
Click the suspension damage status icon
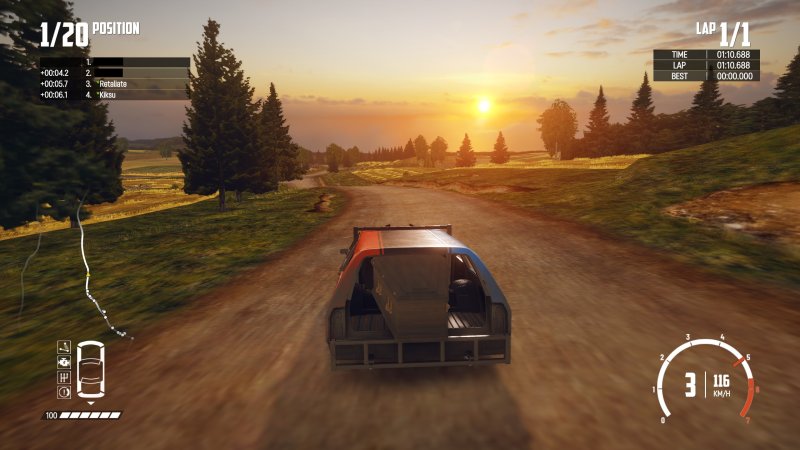tap(64, 346)
